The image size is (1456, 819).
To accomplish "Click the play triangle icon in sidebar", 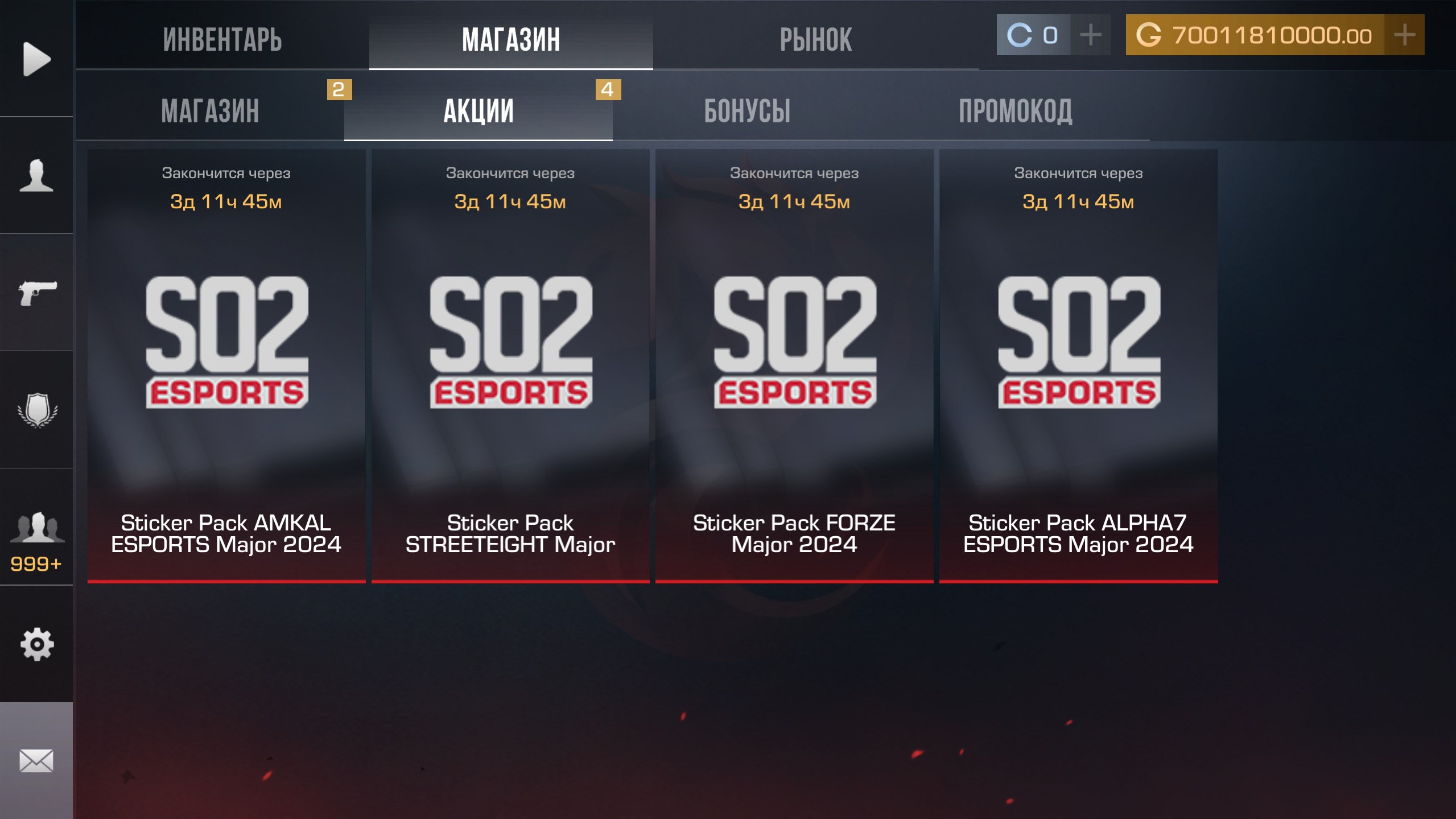I will [36, 59].
